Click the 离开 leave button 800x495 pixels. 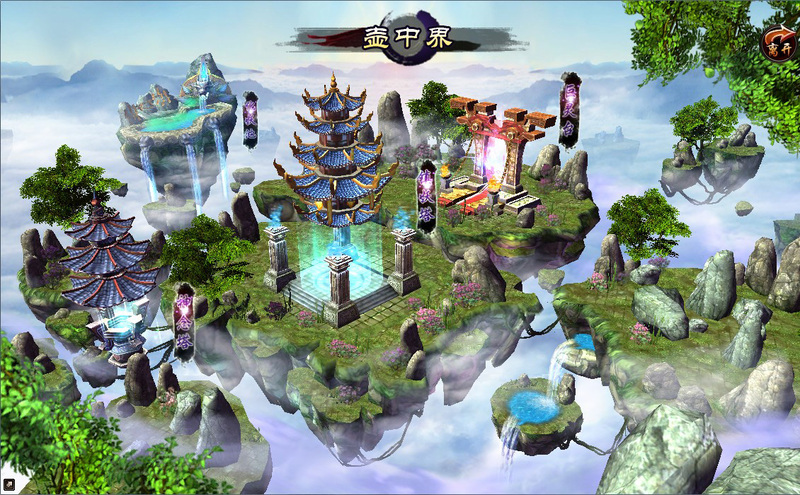(776, 43)
